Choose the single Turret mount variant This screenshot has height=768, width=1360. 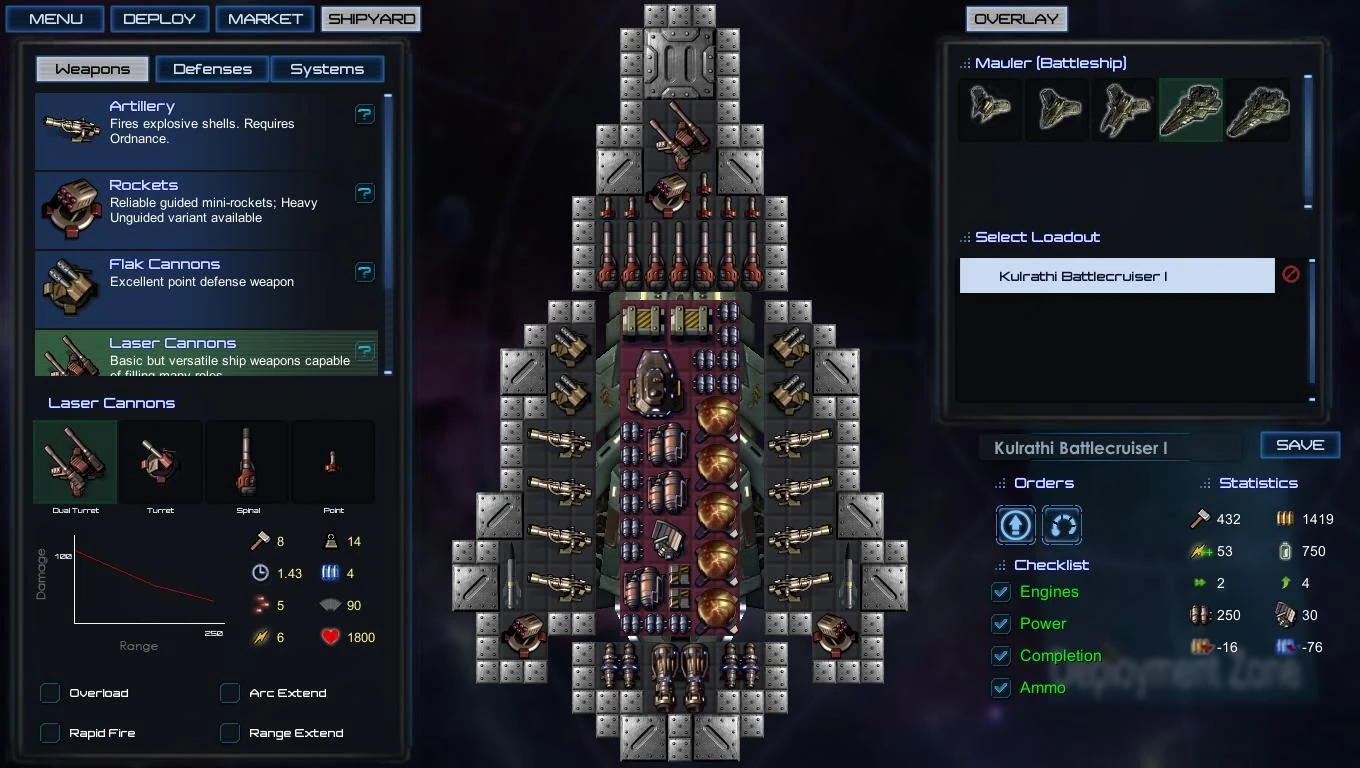click(160, 461)
